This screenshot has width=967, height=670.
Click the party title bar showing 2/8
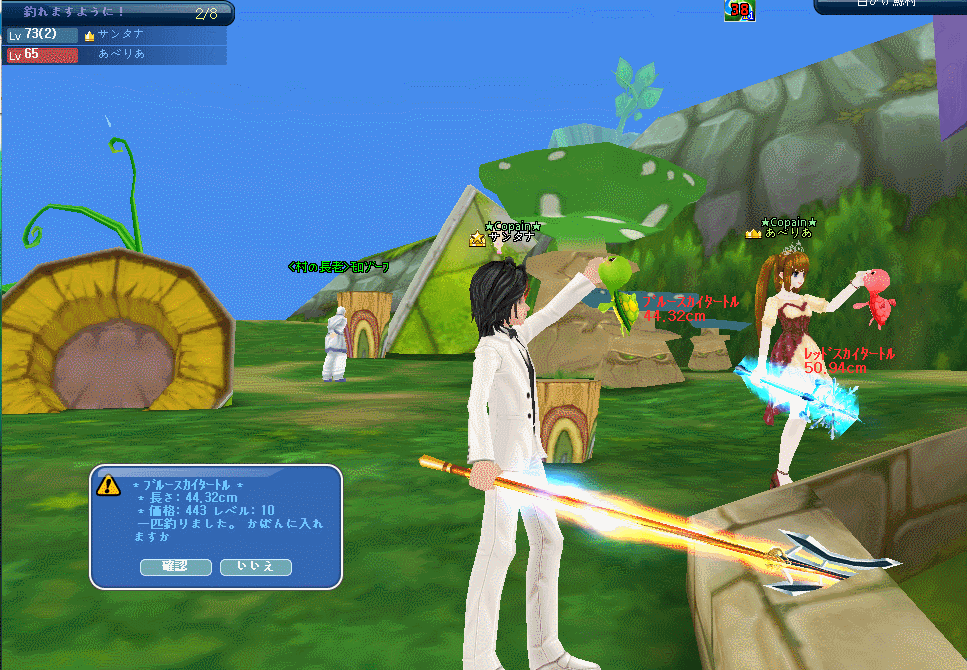tap(117, 13)
